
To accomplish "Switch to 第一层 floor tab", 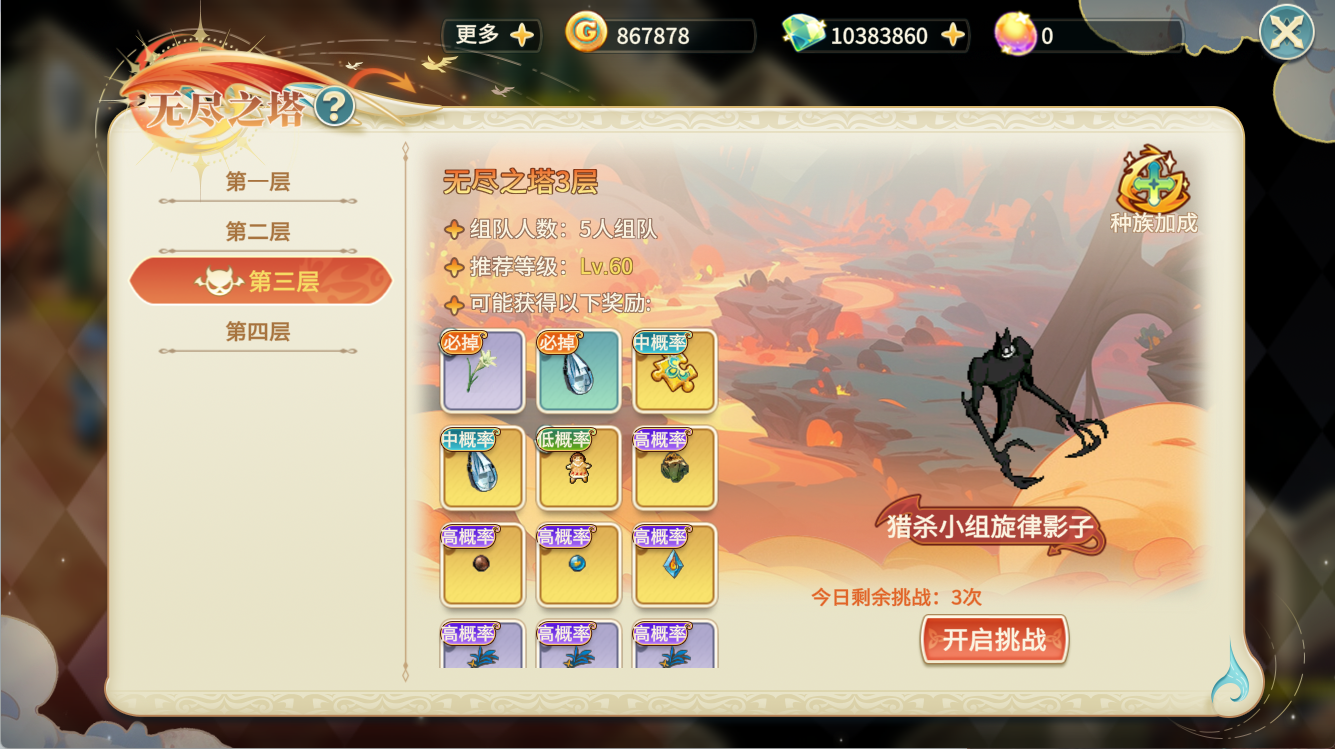I will [x=258, y=182].
